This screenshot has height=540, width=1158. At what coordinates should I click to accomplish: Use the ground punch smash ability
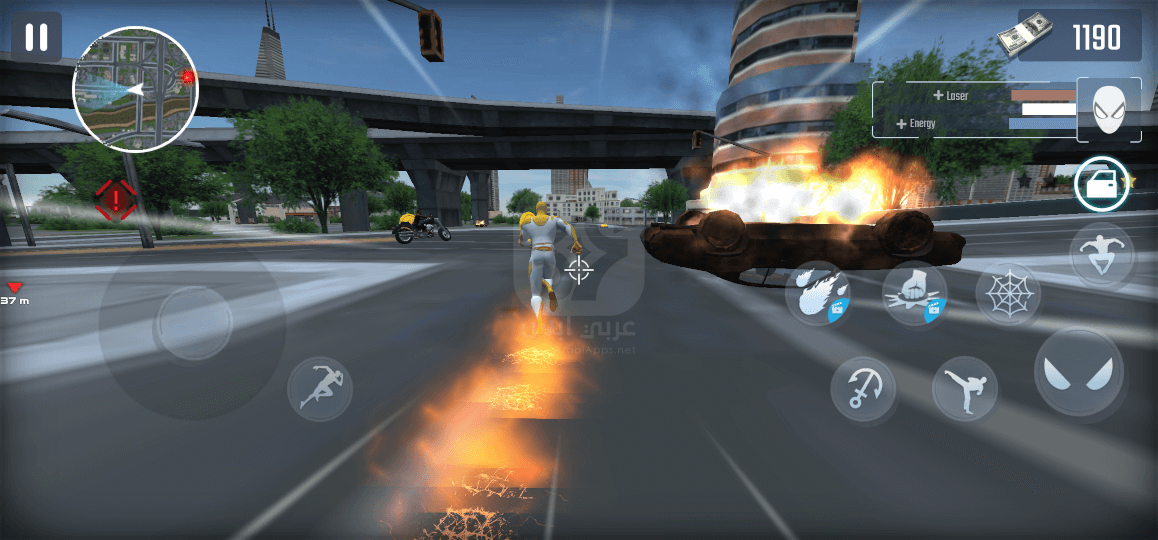(x=915, y=293)
